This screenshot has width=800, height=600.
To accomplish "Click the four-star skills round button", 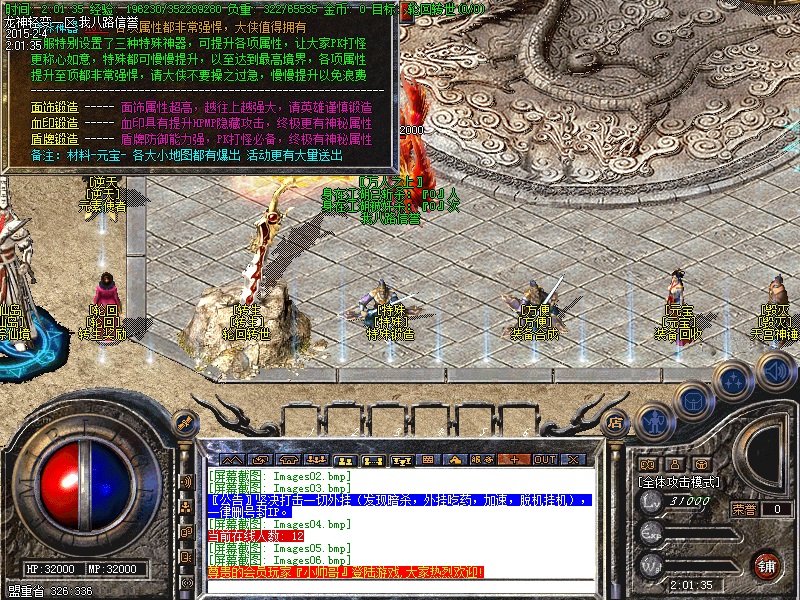I will click(x=734, y=380).
